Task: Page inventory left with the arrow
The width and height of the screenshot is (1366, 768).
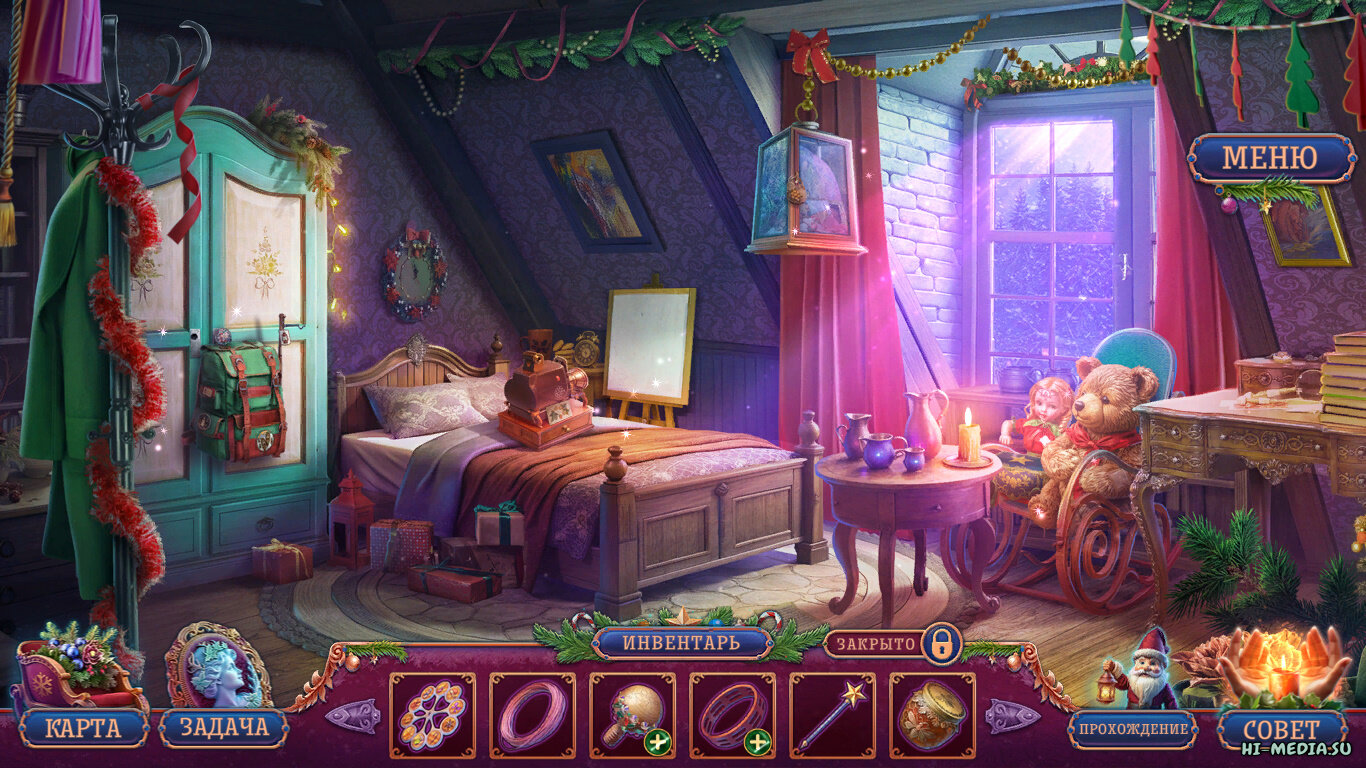Action: coord(352,716)
